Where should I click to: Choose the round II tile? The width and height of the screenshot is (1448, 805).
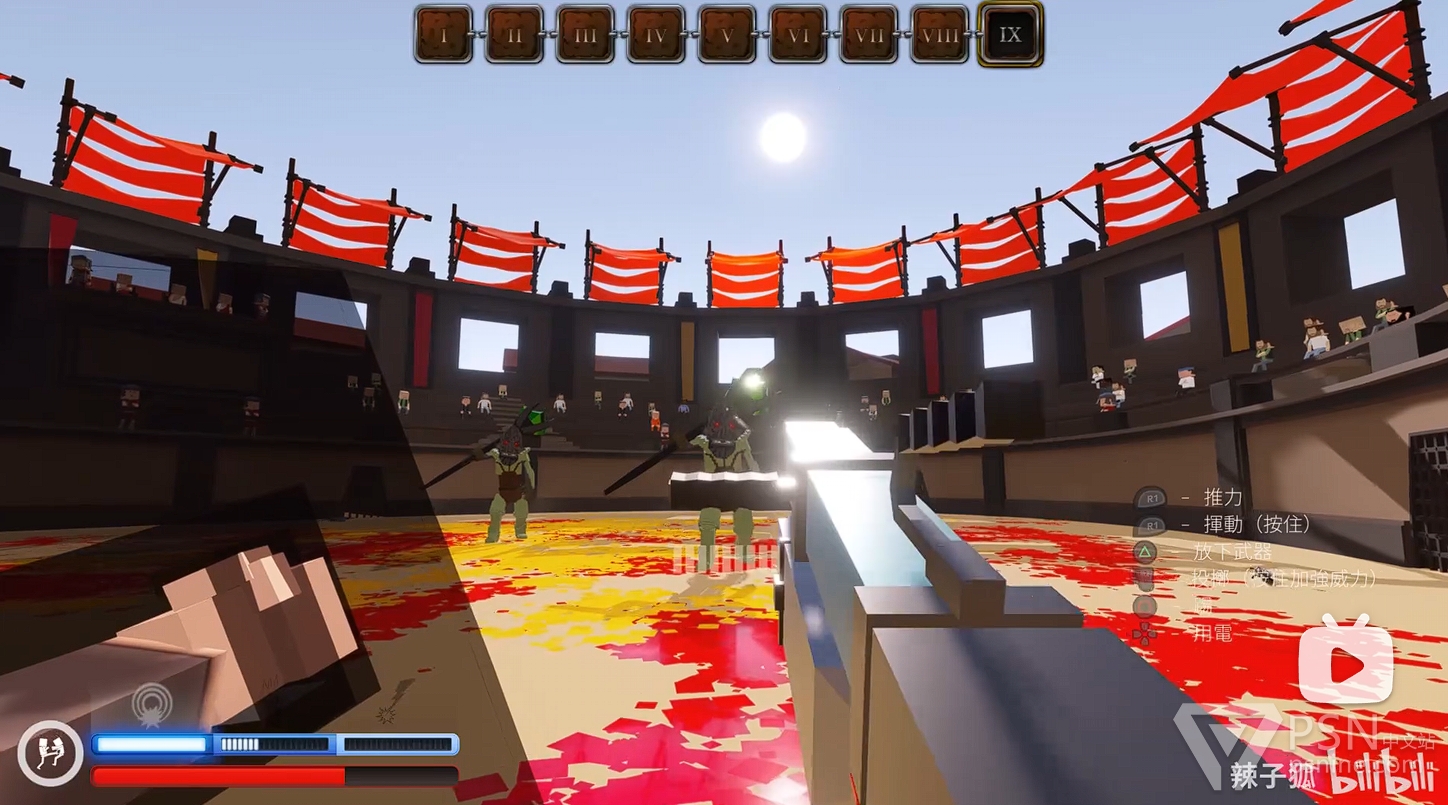click(514, 35)
